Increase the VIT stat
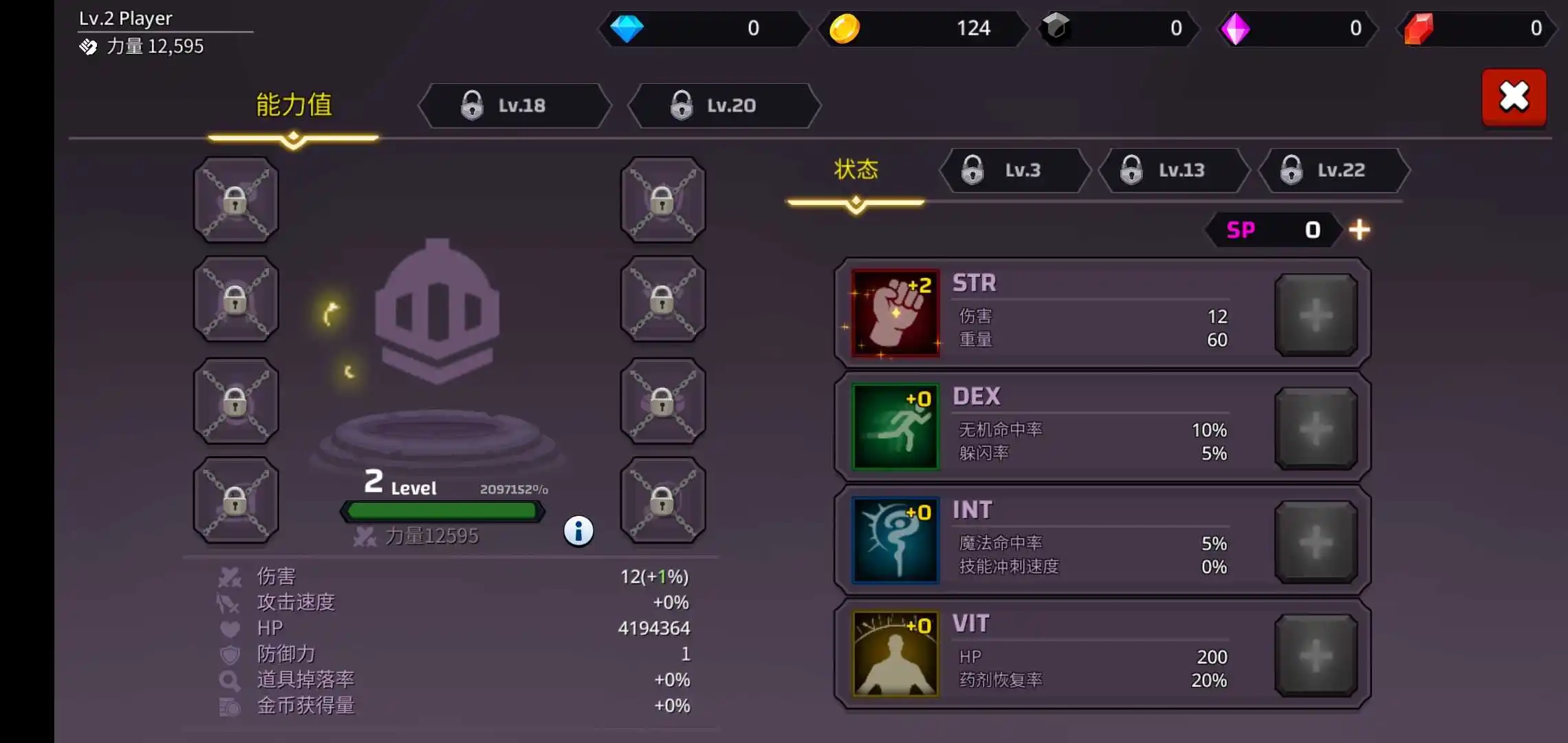 pyautogui.click(x=1316, y=656)
